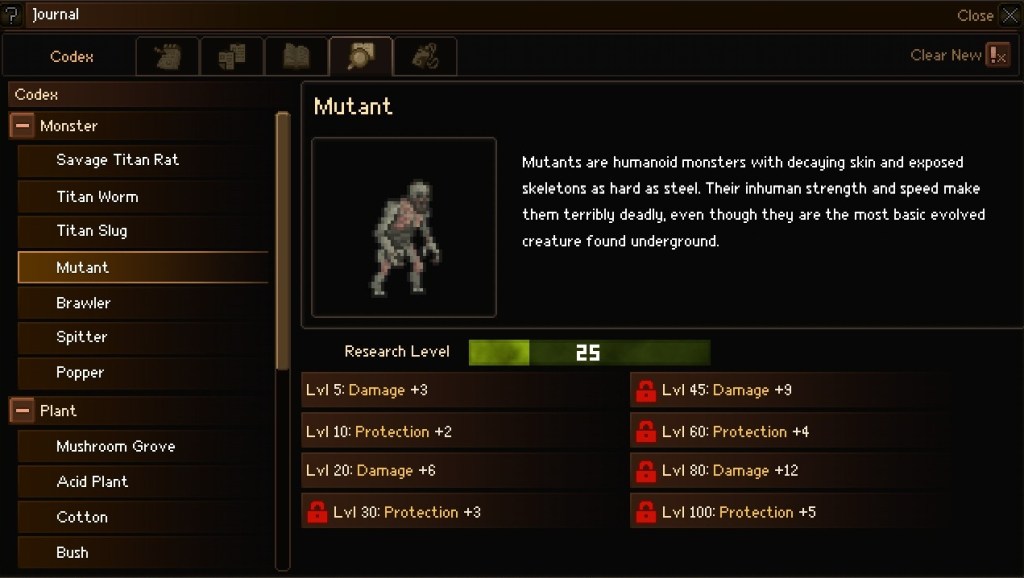Open the help question mark icon
Image resolution: width=1024 pixels, height=578 pixels.
12,15
